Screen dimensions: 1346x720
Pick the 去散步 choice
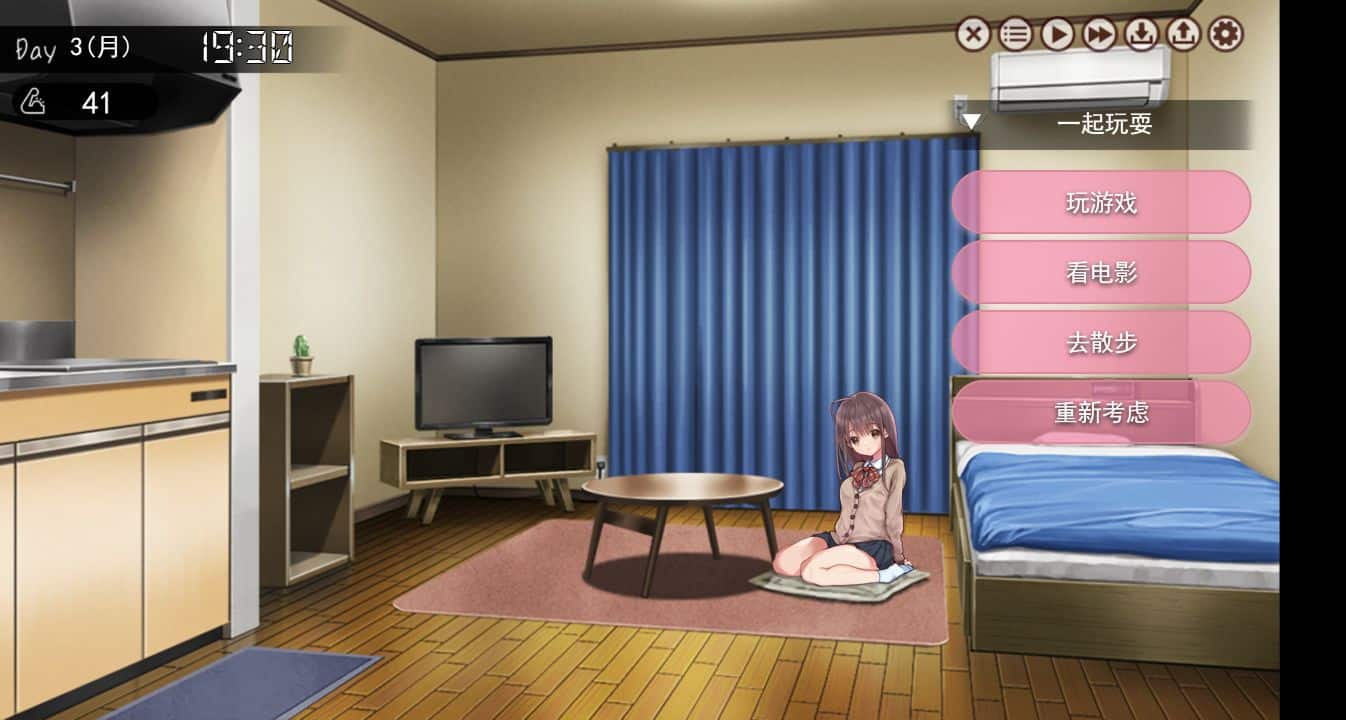(x=1101, y=342)
